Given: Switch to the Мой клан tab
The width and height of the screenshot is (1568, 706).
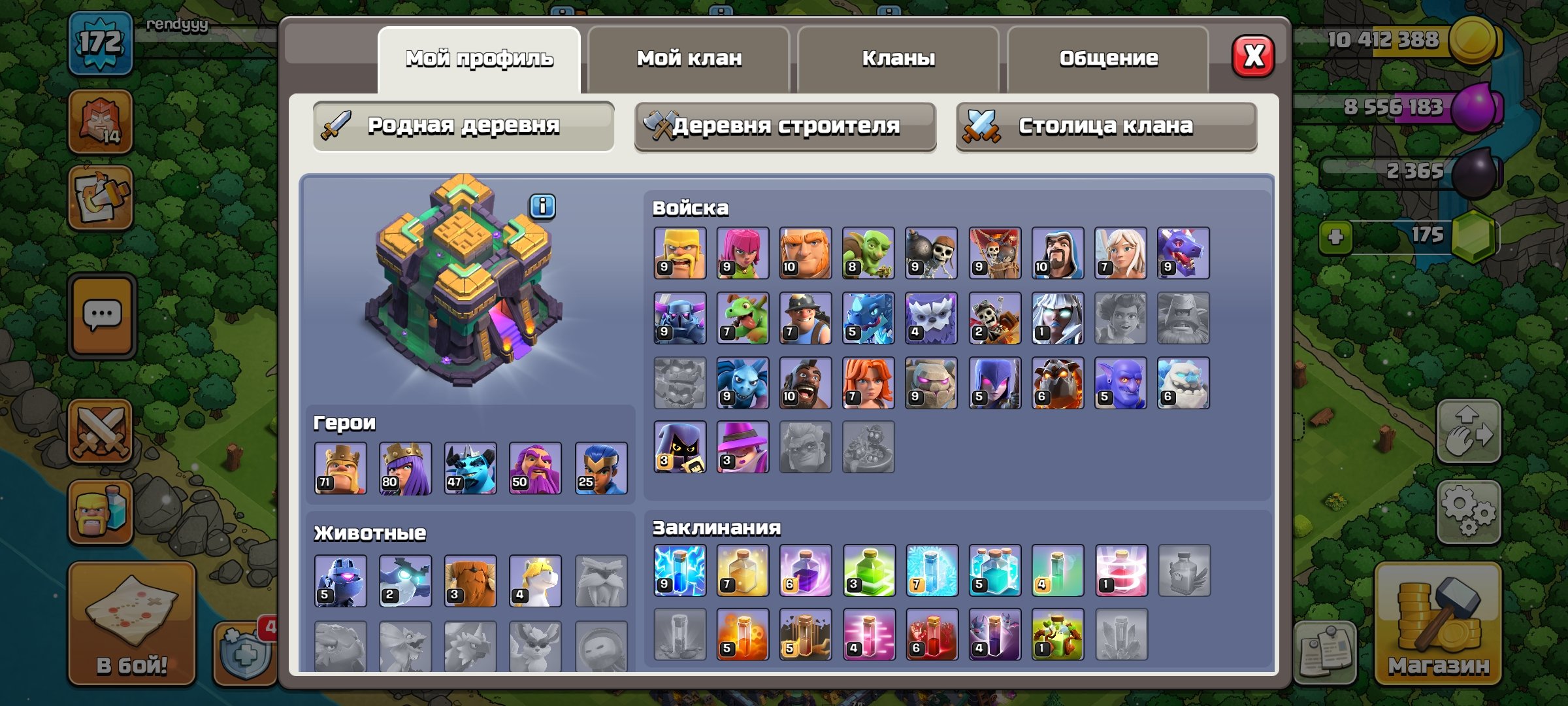Looking at the screenshot, I should point(689,58).
